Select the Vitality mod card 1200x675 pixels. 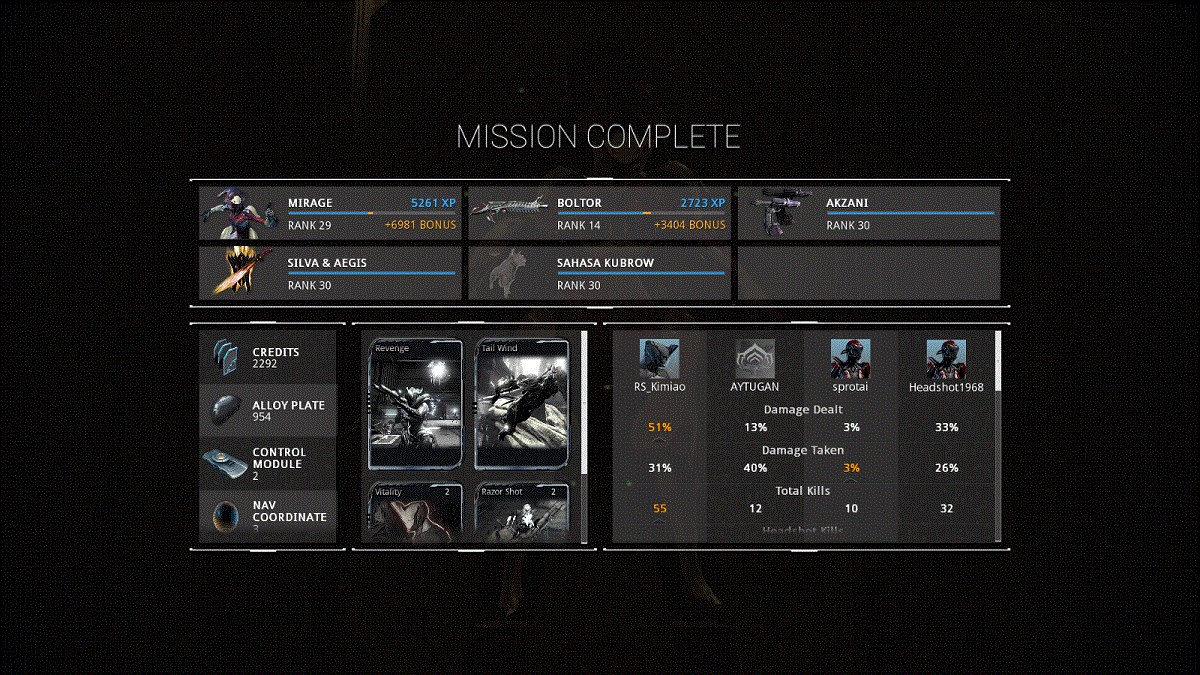(x=416, y=512)
